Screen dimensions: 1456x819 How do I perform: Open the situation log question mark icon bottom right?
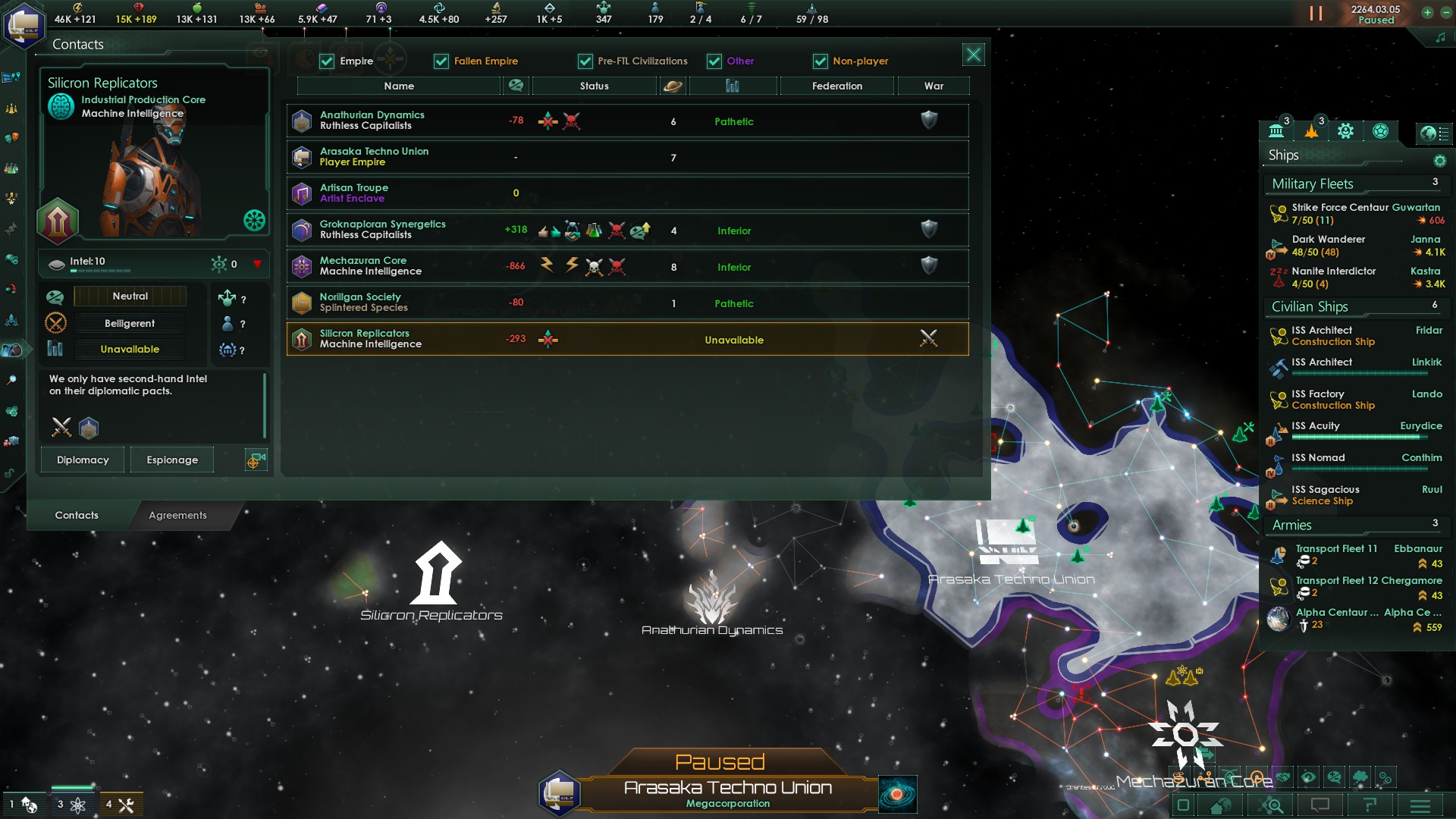tap(1371, 805)
